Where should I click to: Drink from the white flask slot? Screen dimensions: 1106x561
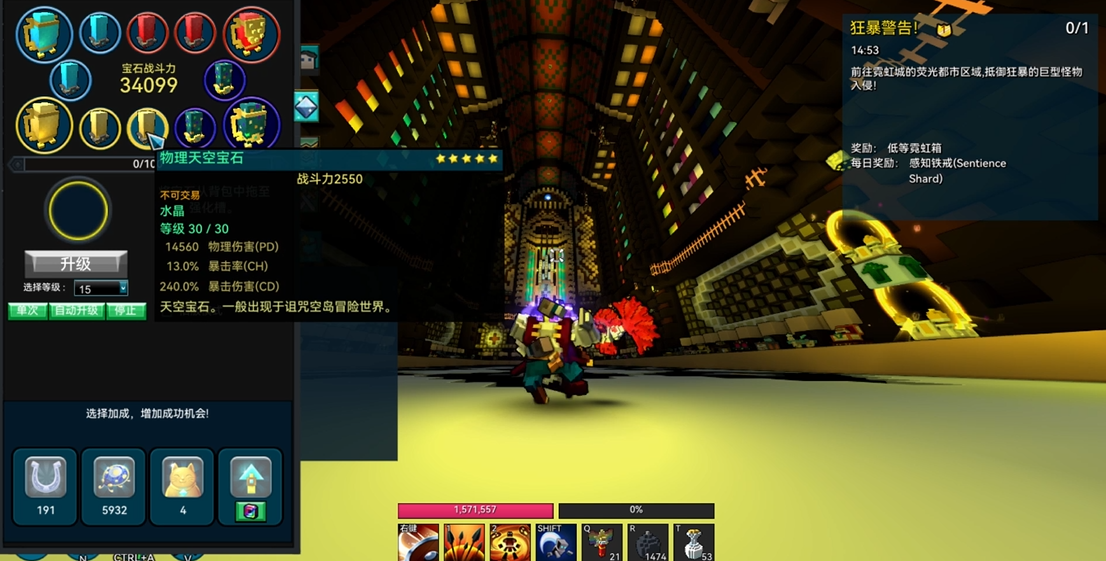[694, 543]
